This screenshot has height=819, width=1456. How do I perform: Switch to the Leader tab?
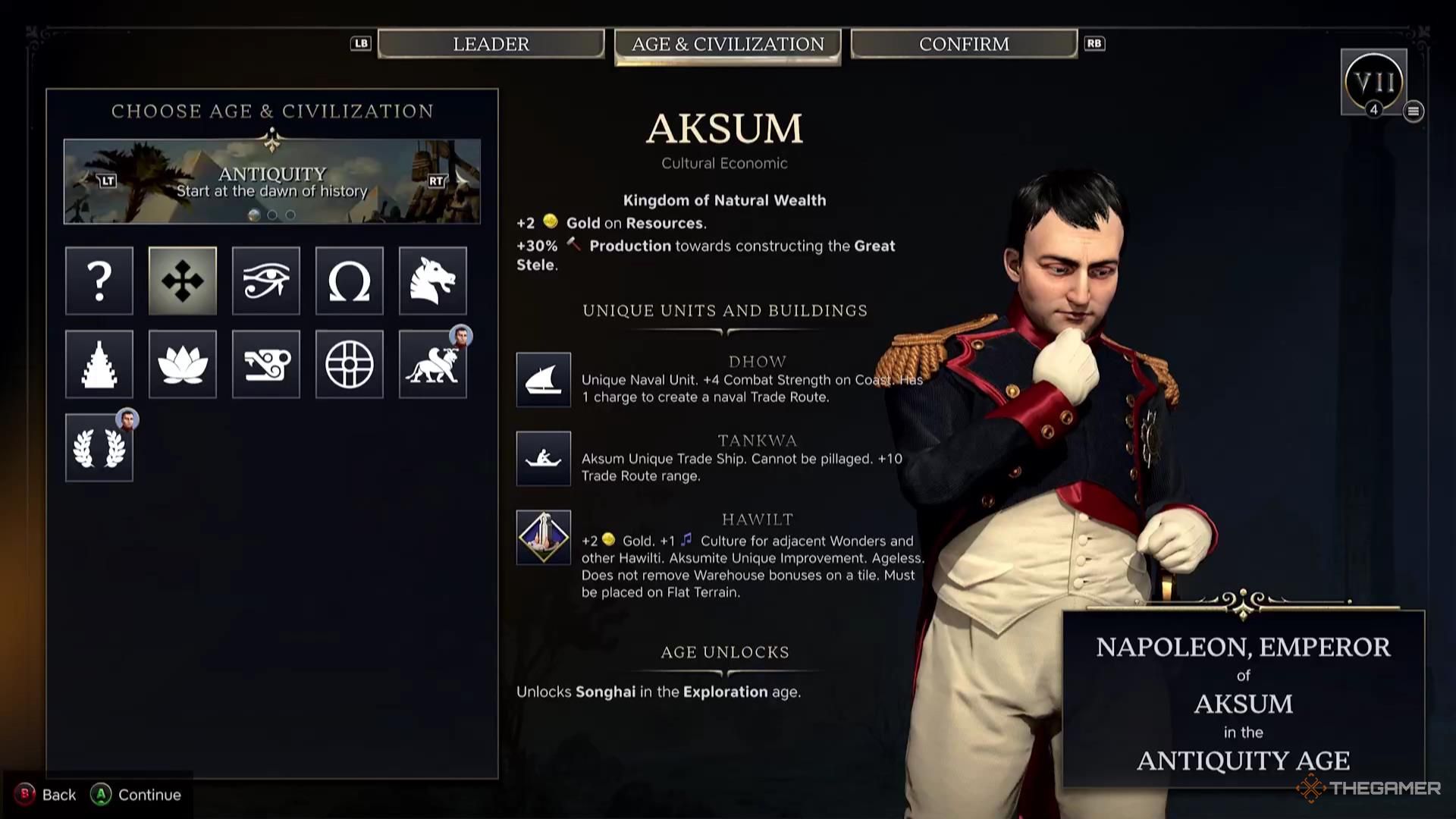[x=491, y=44]
